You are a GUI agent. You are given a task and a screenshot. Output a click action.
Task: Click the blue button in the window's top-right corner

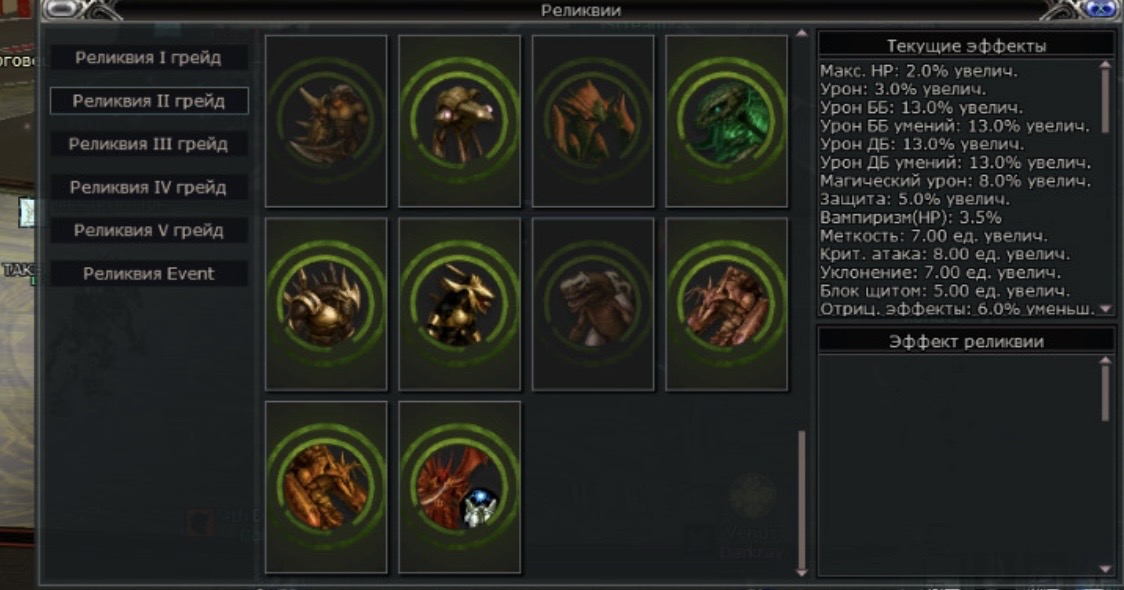1100,9
